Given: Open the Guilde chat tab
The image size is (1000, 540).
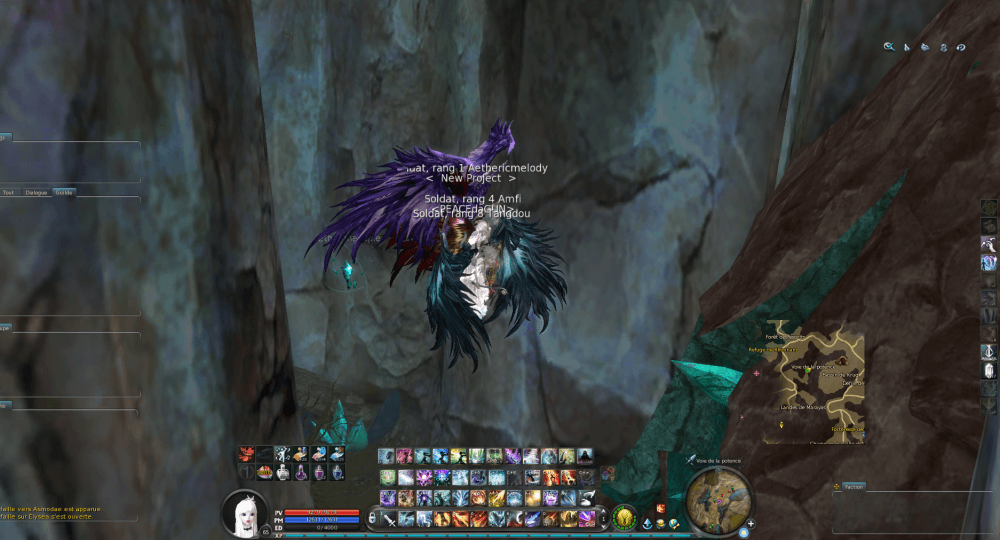Looking at the screenshot, I should [x=64, y=192].
